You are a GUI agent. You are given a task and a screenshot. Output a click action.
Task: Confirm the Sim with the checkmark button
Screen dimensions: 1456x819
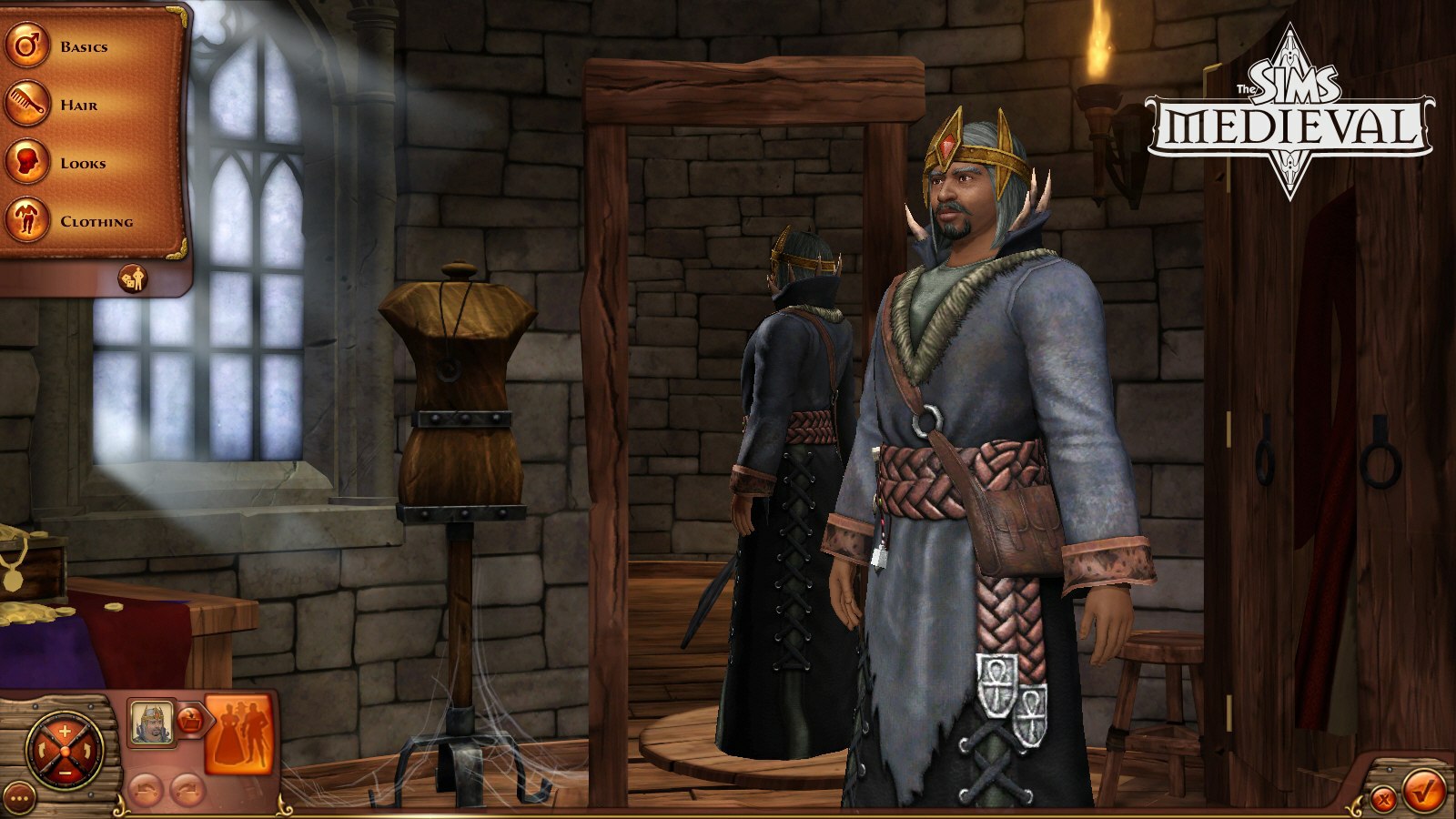click(1424, 790)
